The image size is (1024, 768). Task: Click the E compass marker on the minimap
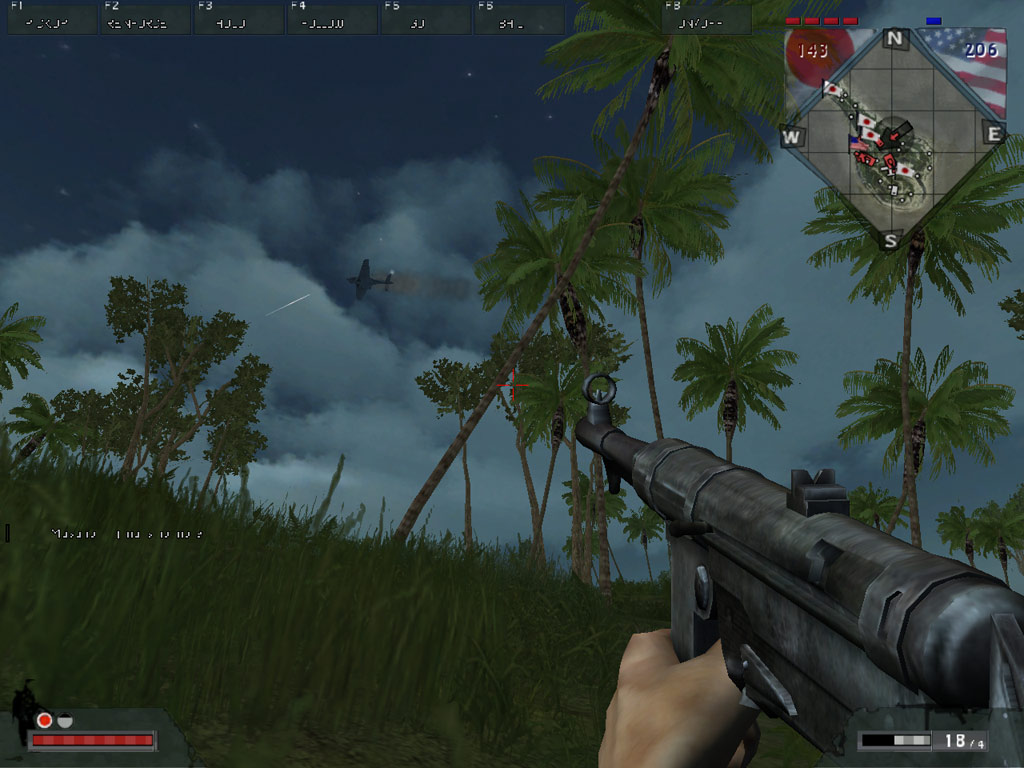(993, 134)
